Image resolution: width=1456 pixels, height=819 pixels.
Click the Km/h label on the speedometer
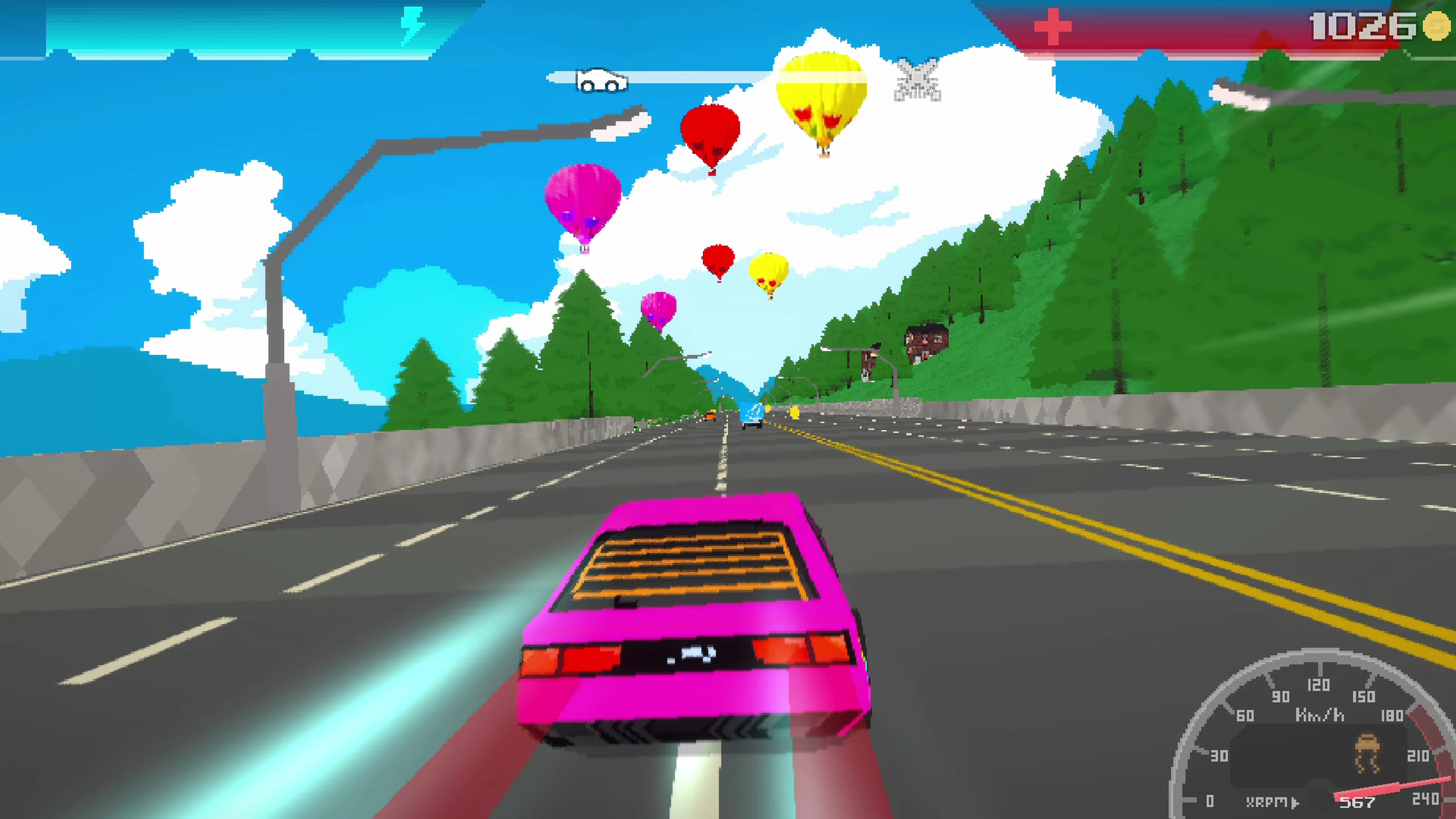1319,715
